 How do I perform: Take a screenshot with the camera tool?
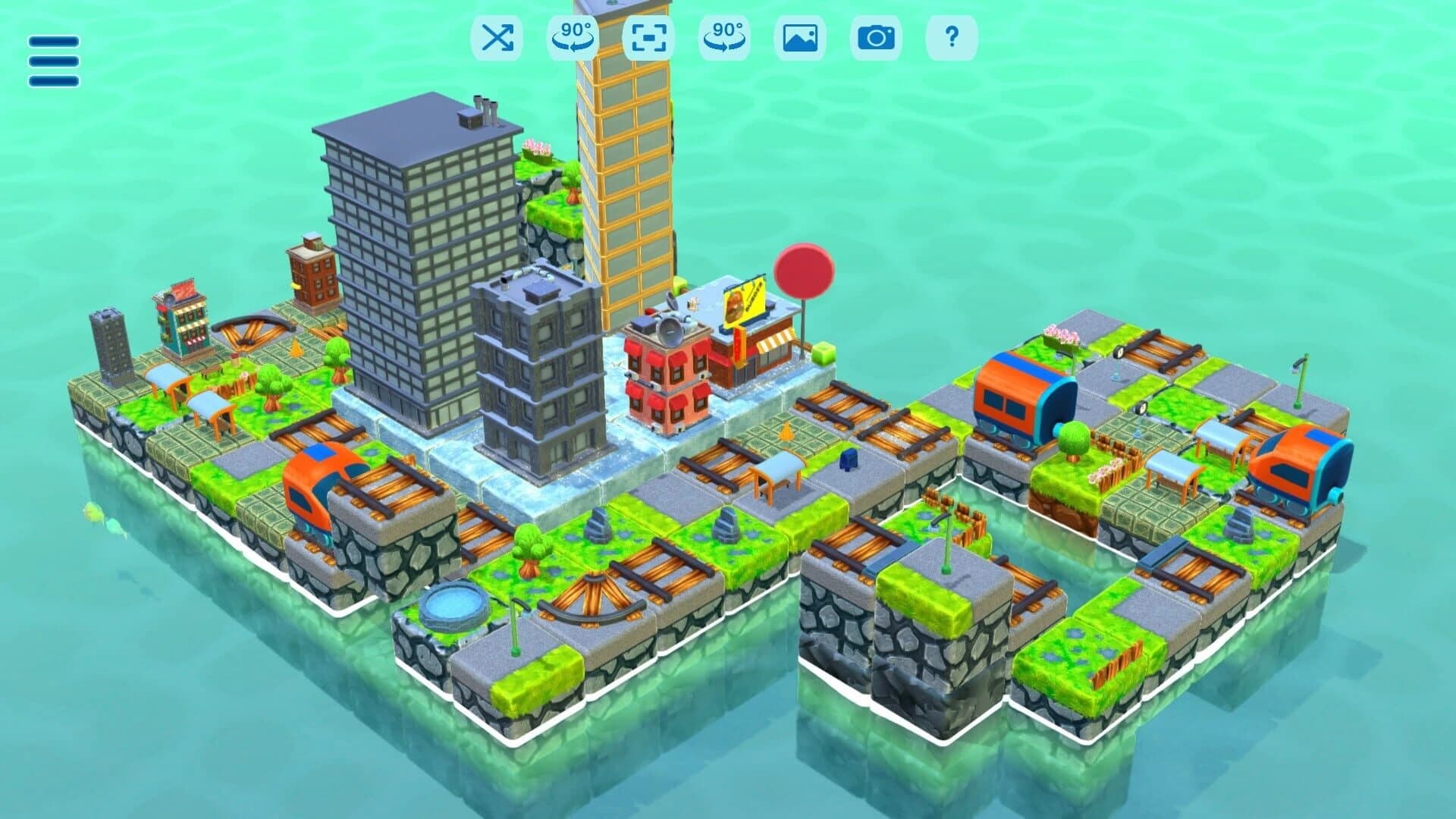pyautogui.click(x=876, y=39)
